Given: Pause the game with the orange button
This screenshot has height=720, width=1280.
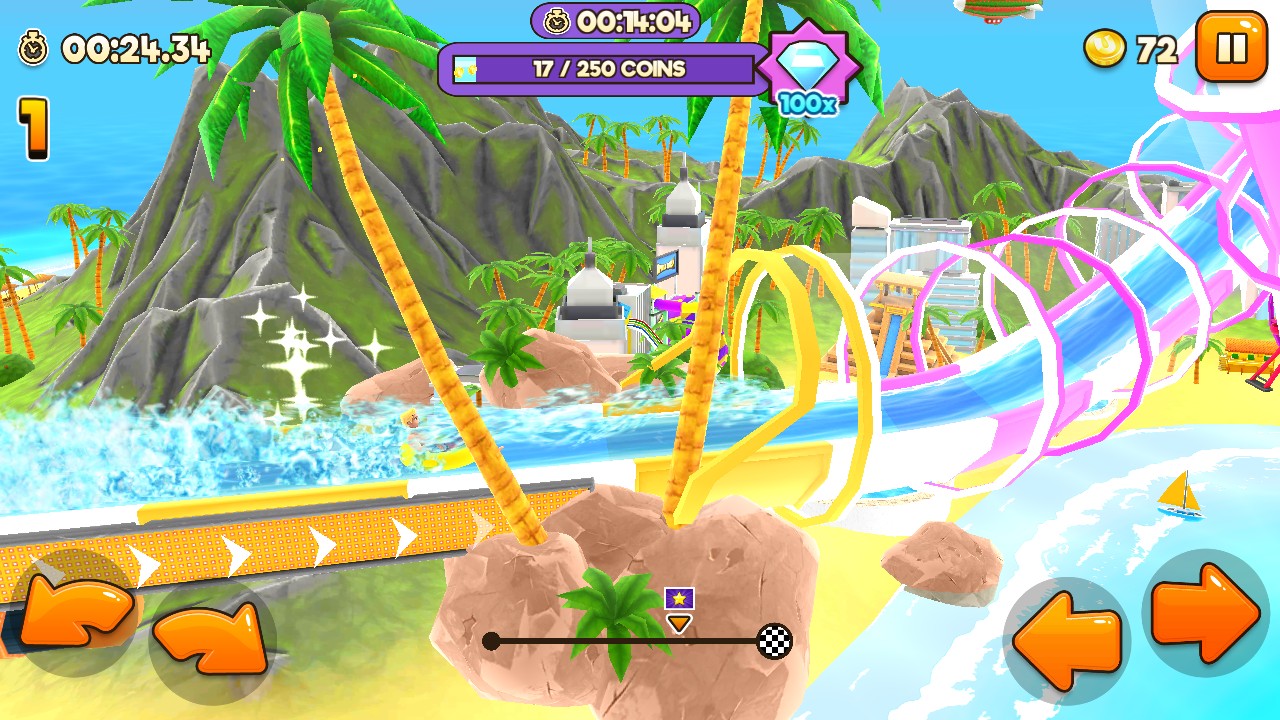Looking at the screenshot, I should click(1231, 46).
